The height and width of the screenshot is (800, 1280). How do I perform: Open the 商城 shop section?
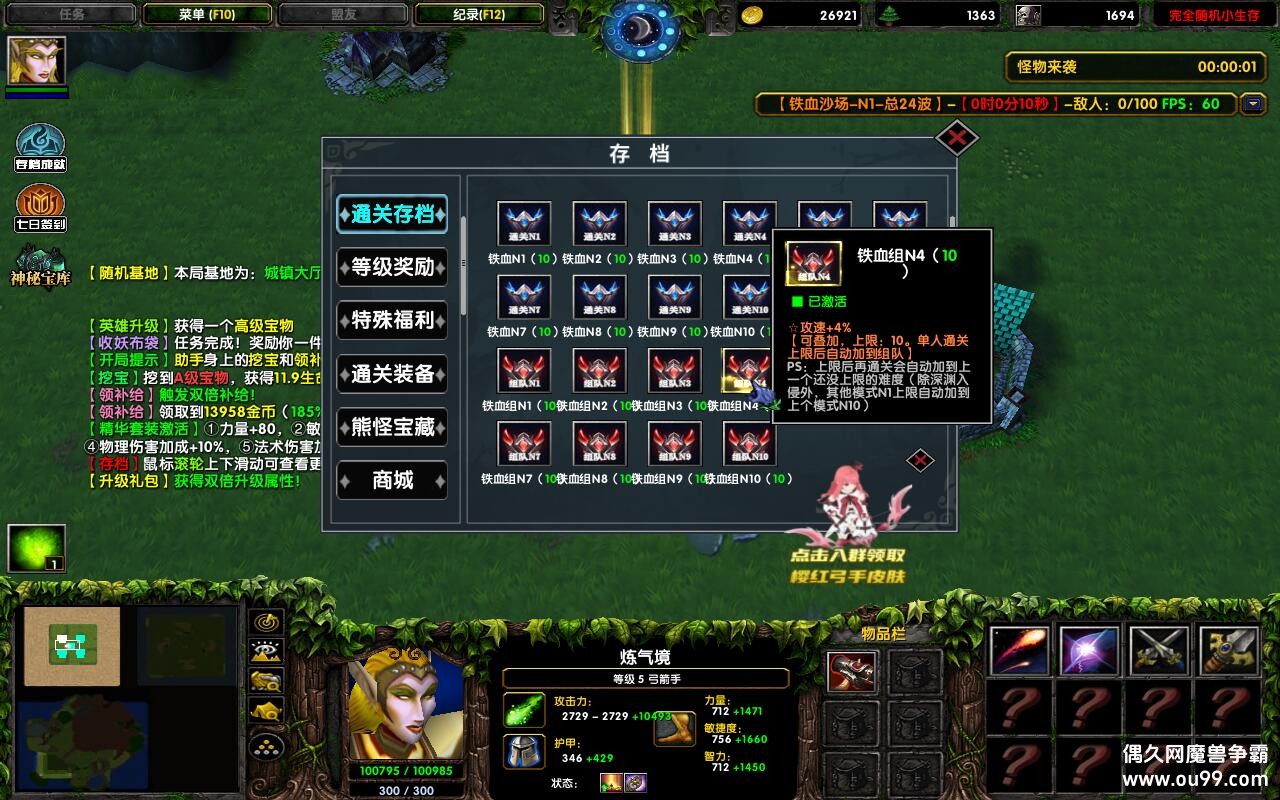coord(392,481)
